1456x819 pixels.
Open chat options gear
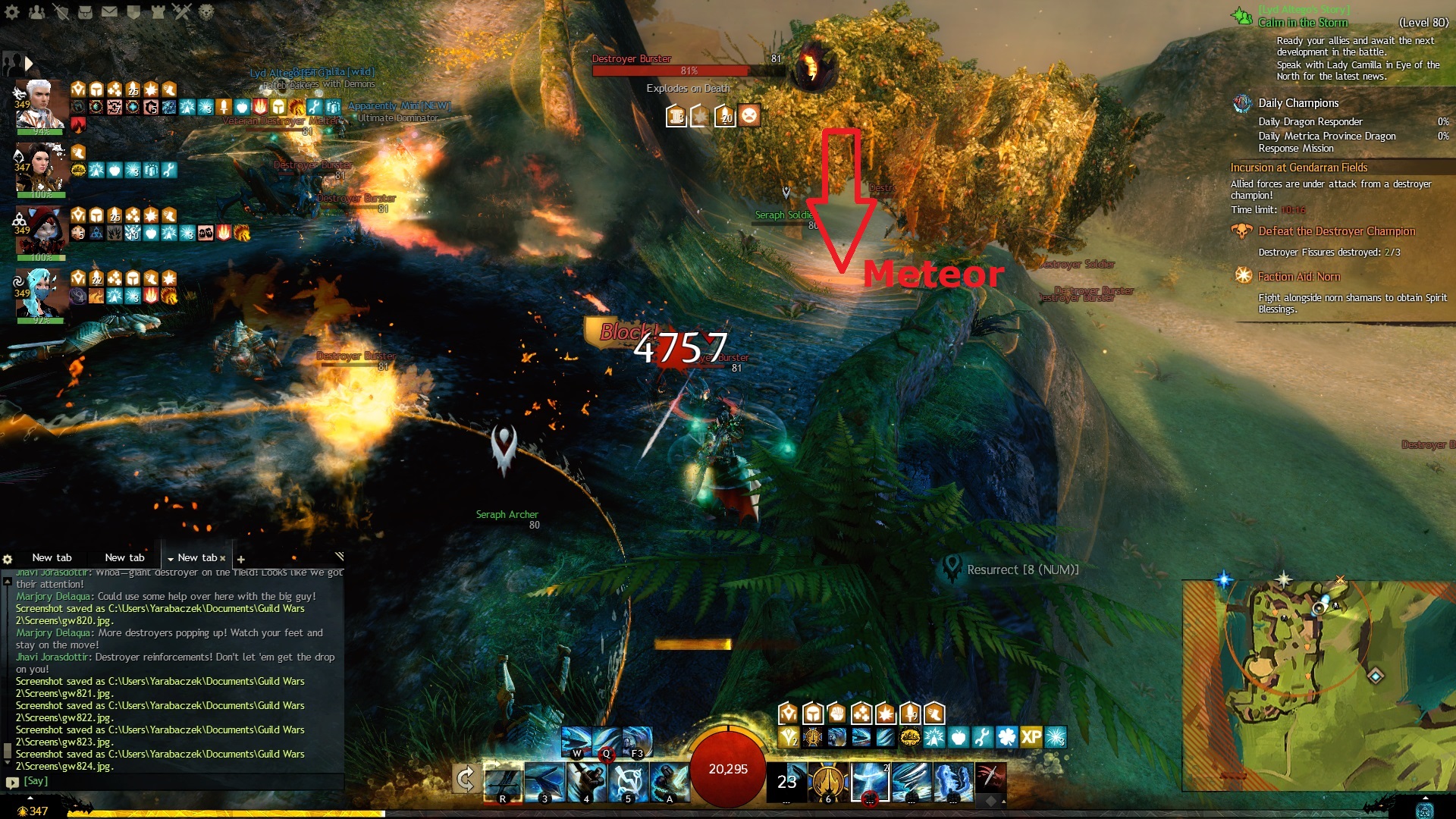pyautogui.click(x=8, y=559)
